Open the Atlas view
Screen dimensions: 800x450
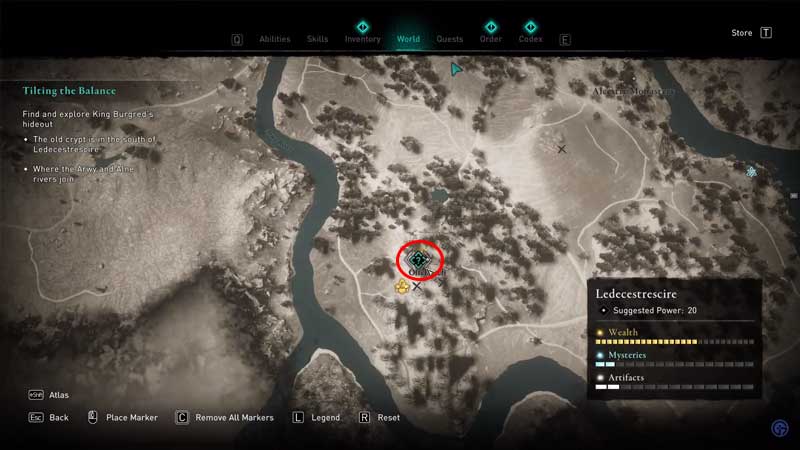coord(58,395)
